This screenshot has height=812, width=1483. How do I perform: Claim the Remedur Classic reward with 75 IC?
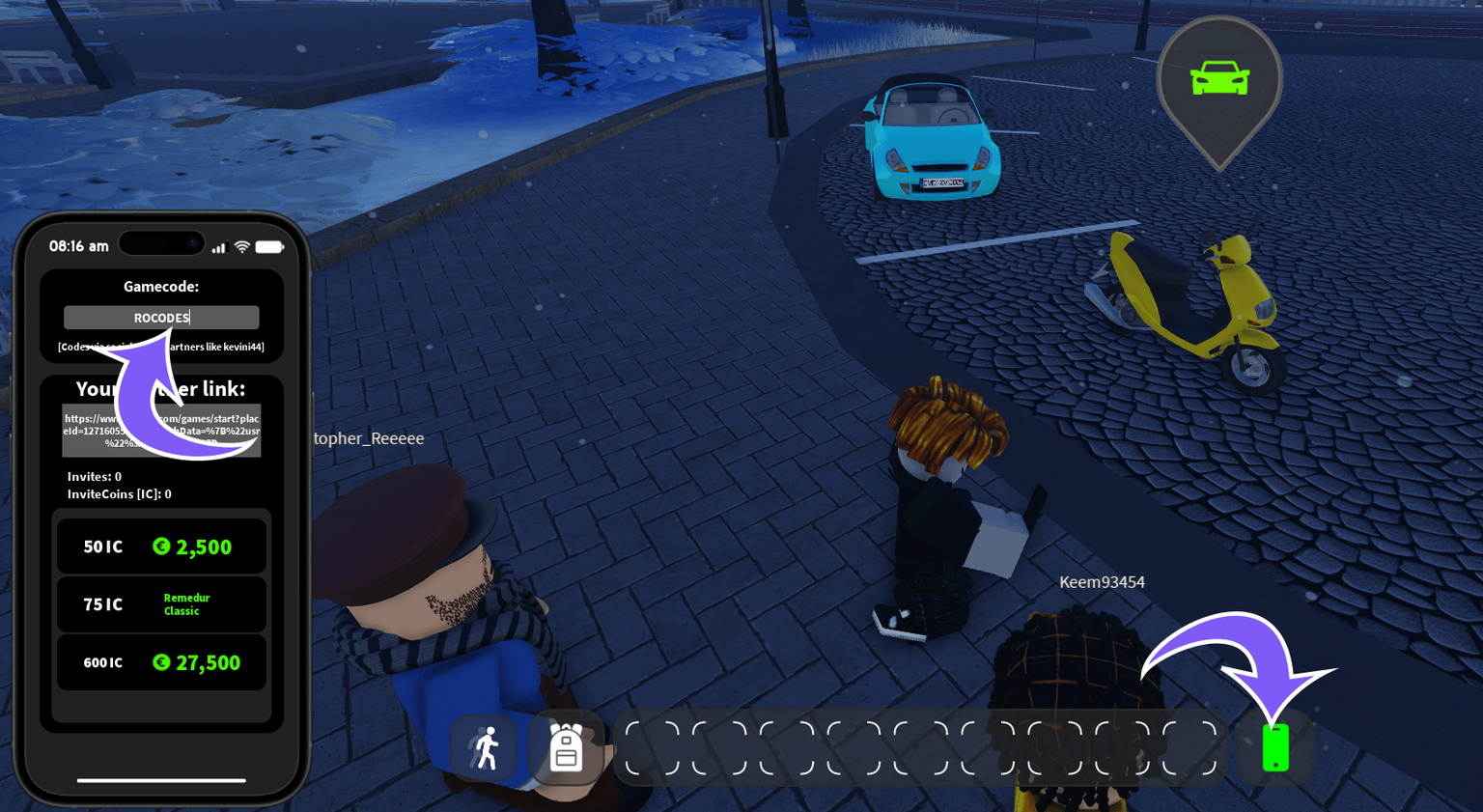pos(161,603)
